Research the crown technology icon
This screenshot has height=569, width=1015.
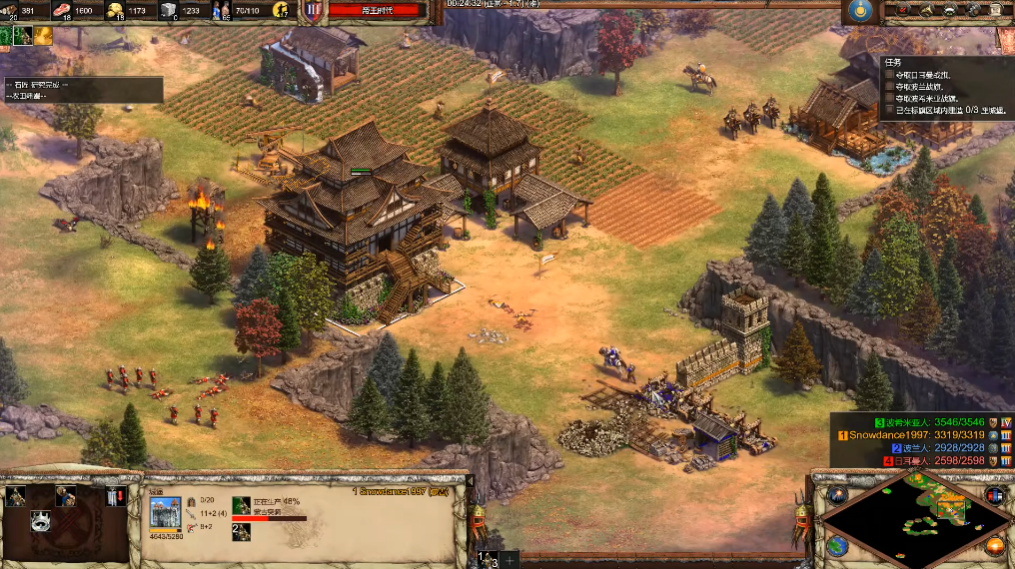[41, 521]
